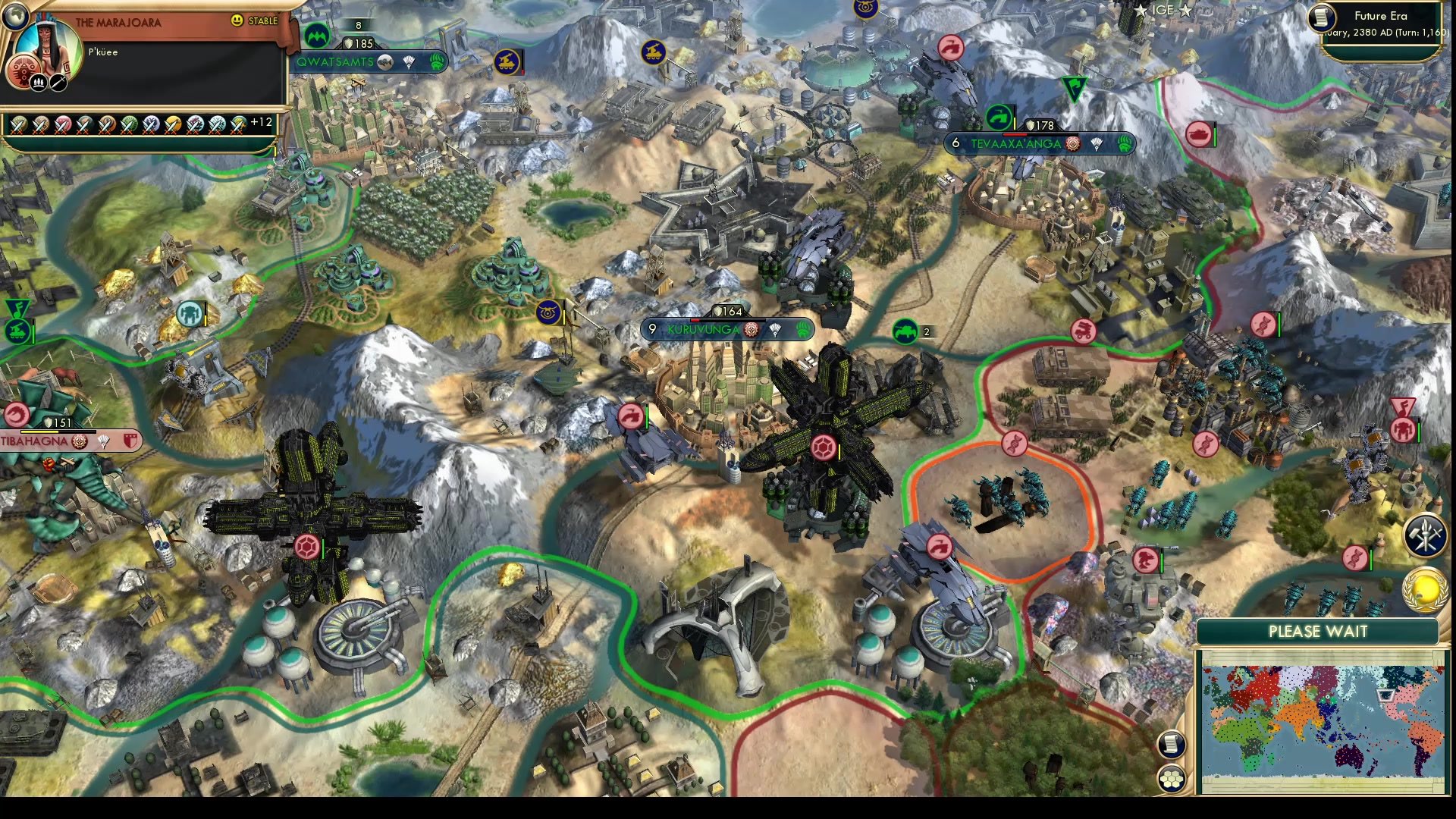Viewport: 1456px width, 819px height.
Task: Toggle the green submarine icon near Kuruvunga
Action: [904, 331]
